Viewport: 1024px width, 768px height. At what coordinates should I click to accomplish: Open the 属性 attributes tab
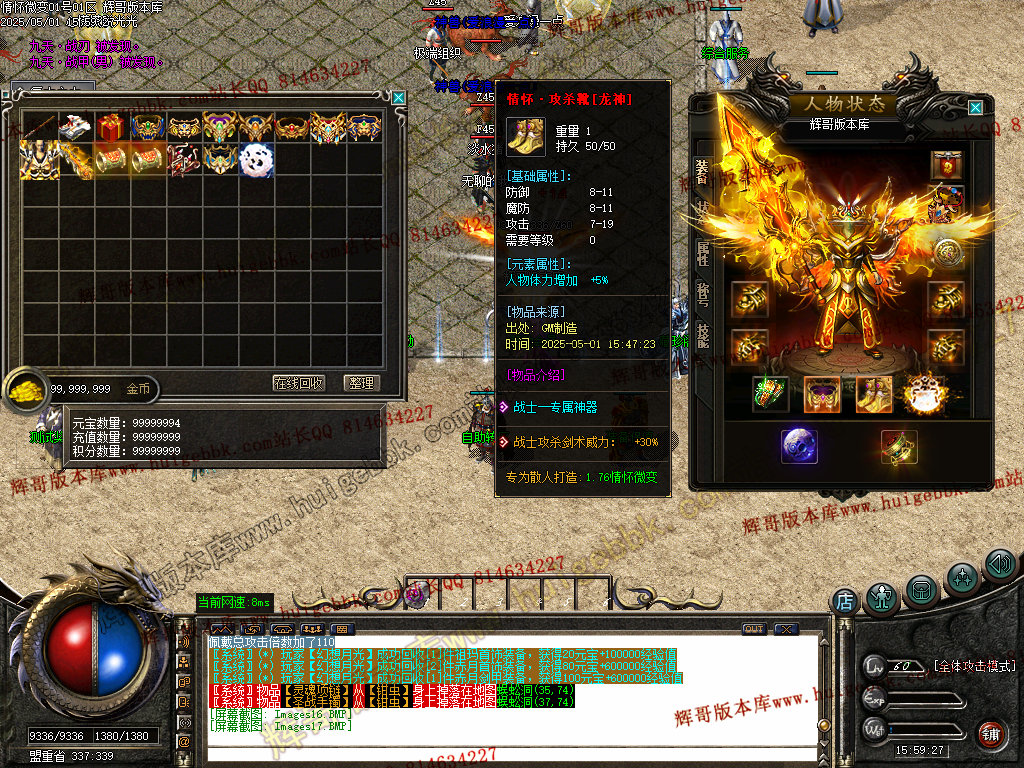pos(702,252)
